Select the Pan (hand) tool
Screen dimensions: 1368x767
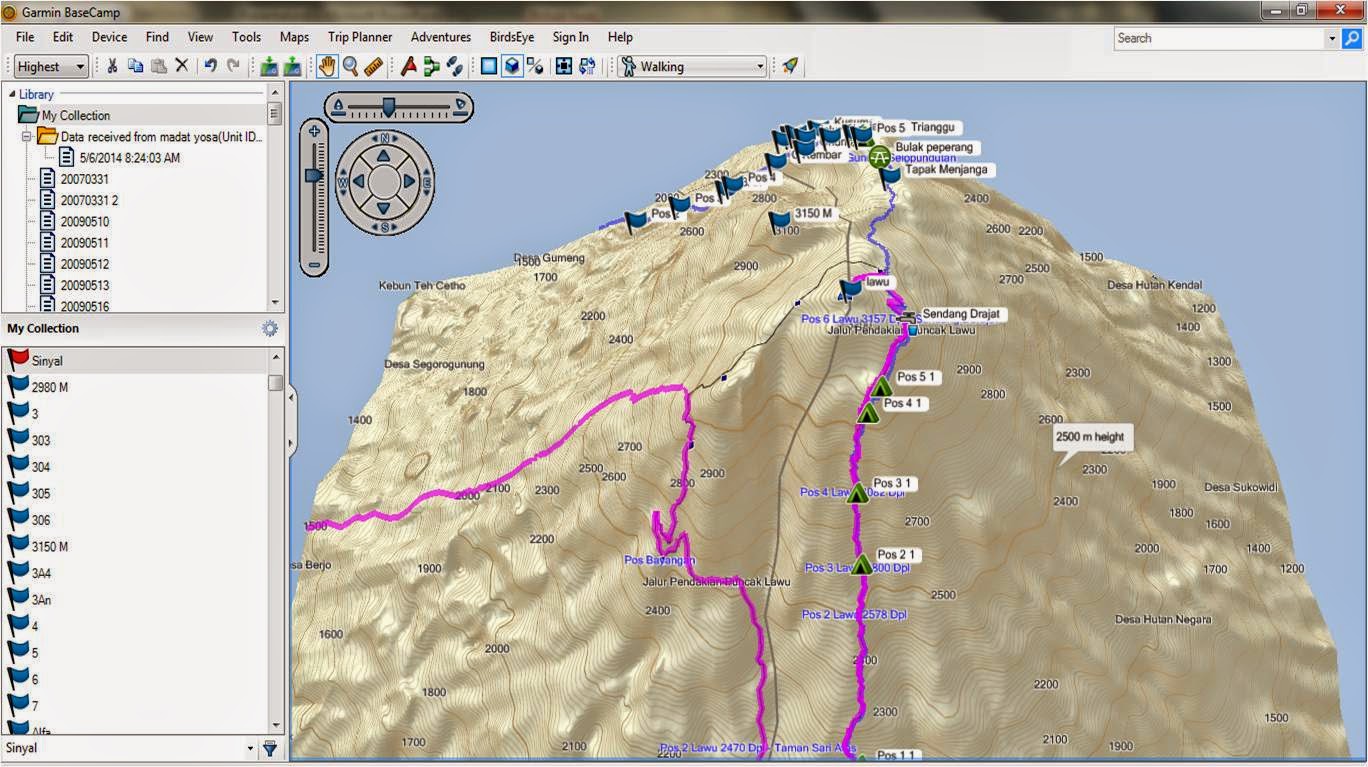327,66
